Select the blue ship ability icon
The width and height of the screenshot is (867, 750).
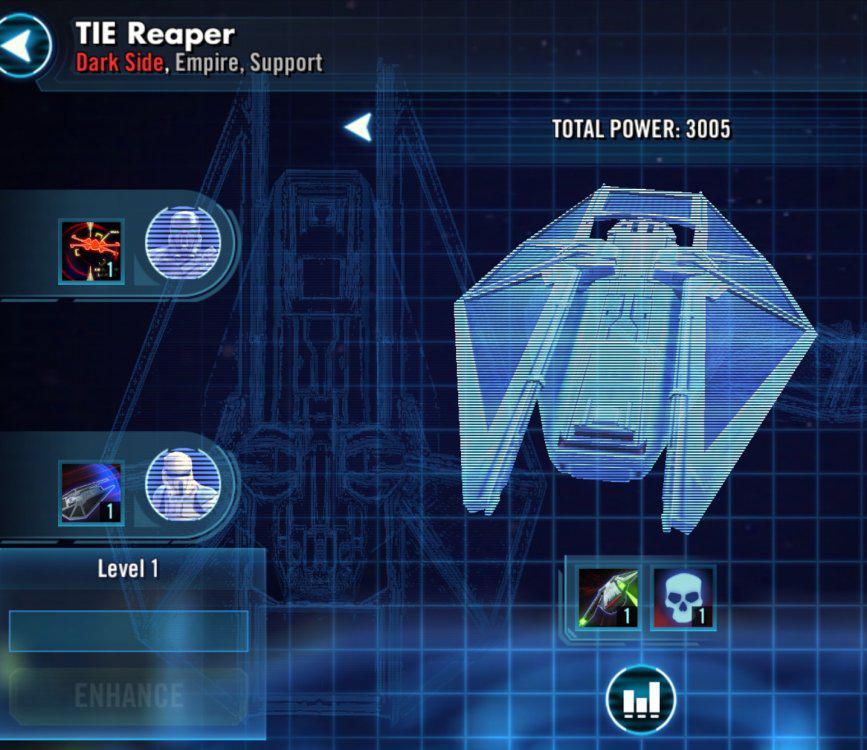[91, 492]
